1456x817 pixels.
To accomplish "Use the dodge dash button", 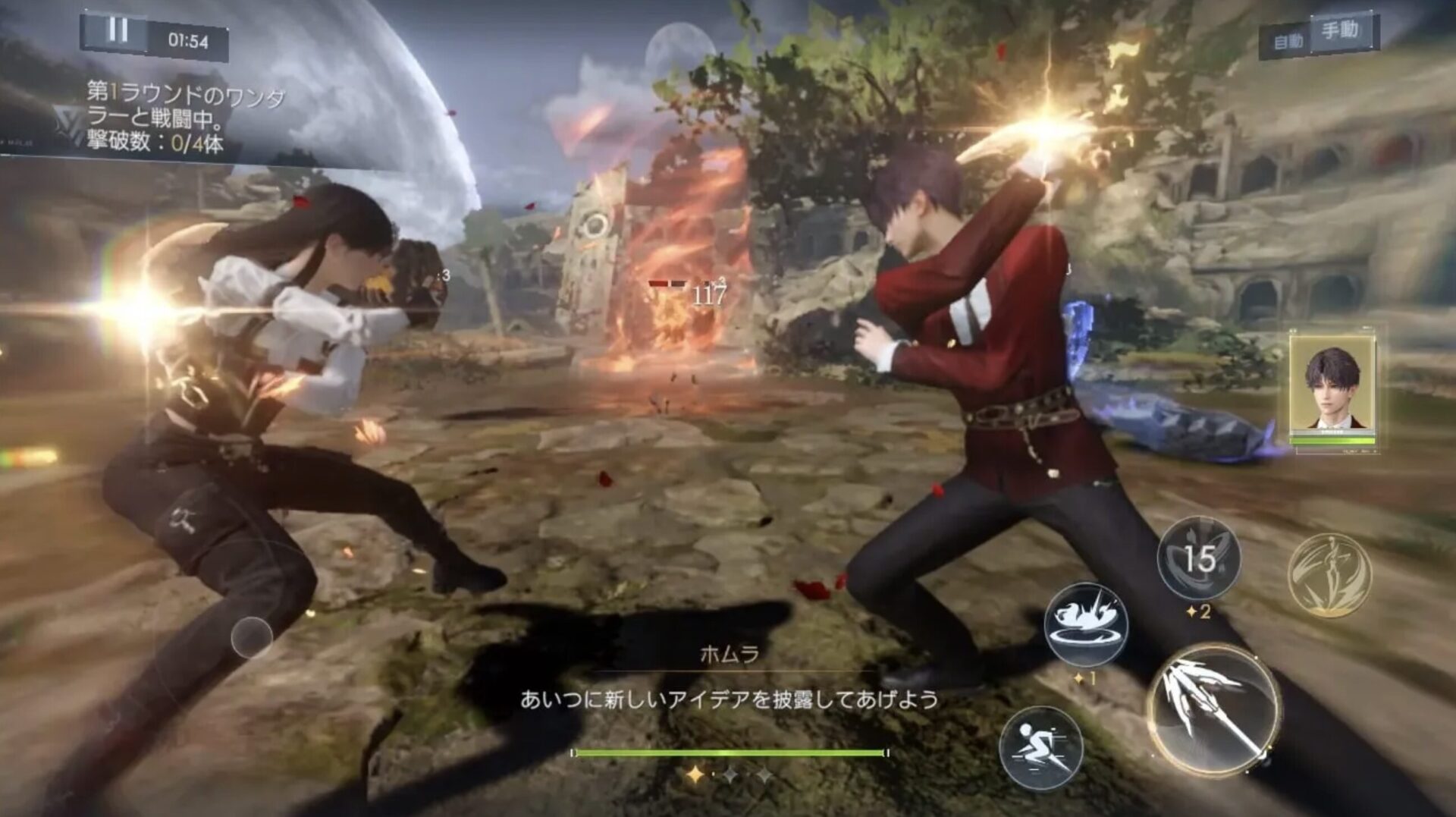I will coord(1040,747).
